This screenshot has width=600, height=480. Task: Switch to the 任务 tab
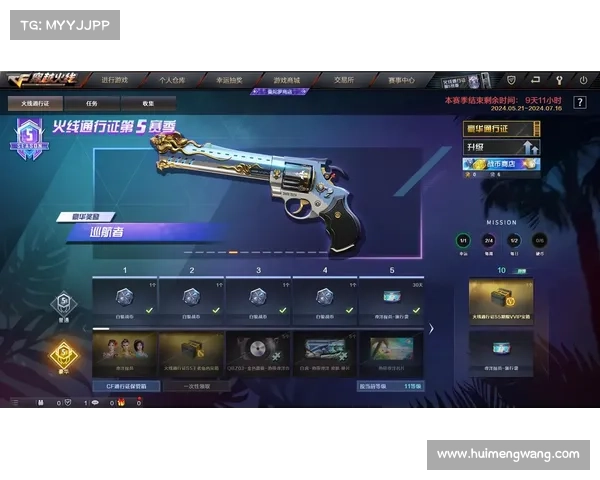point(91,103)
